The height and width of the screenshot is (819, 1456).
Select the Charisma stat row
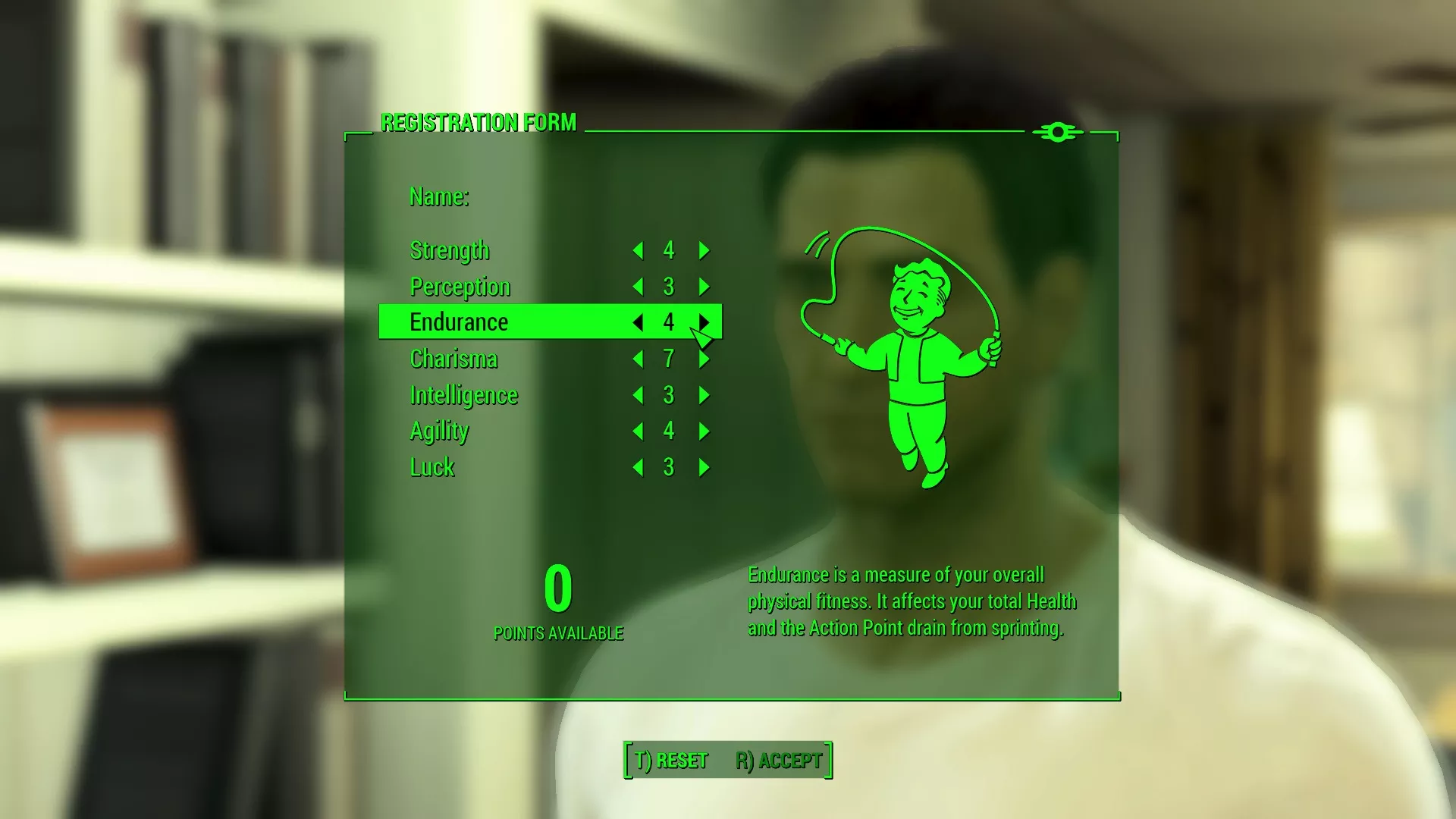click(453, 359)
